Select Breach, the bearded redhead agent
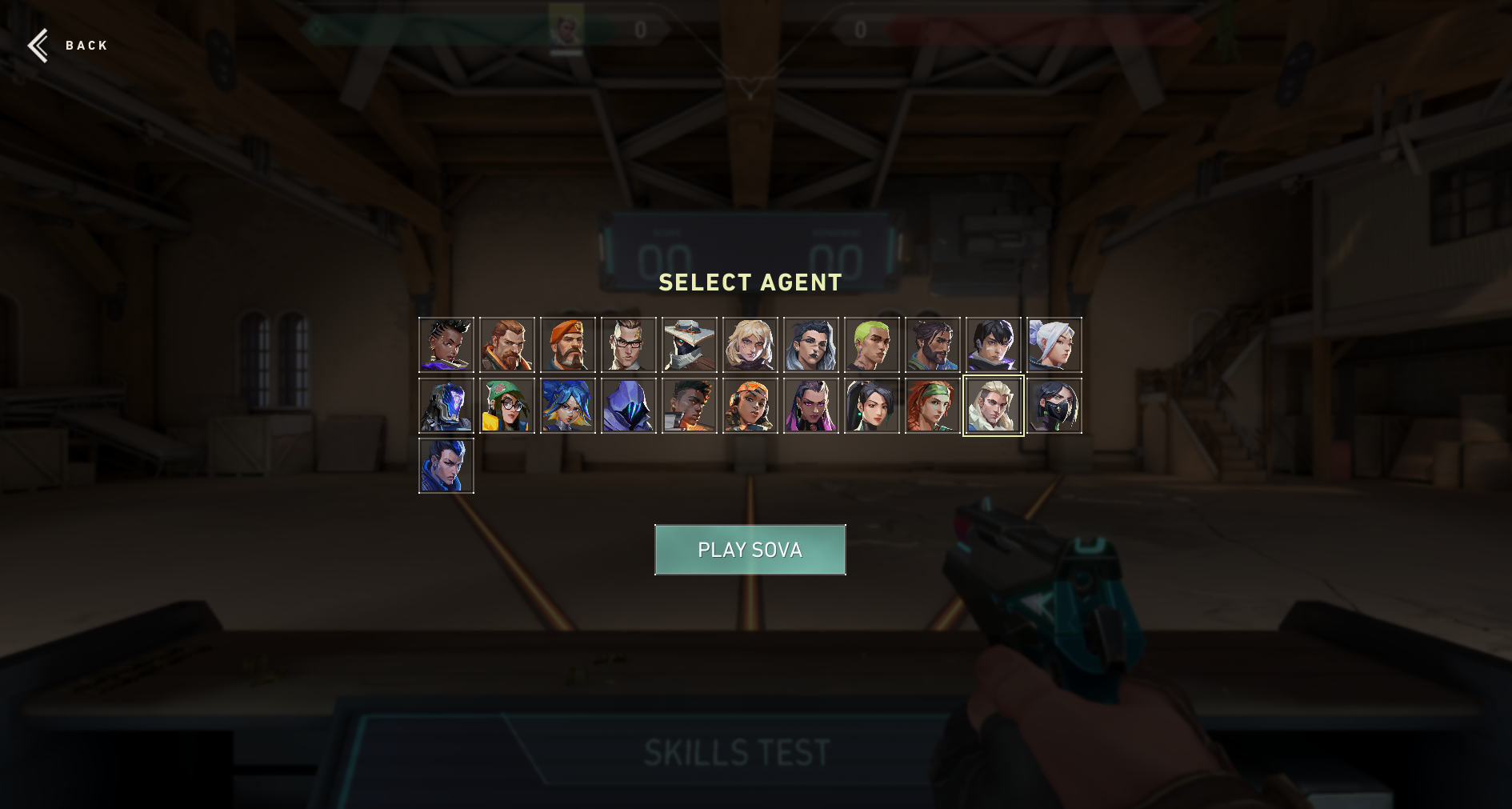 [x=508, y=345]
